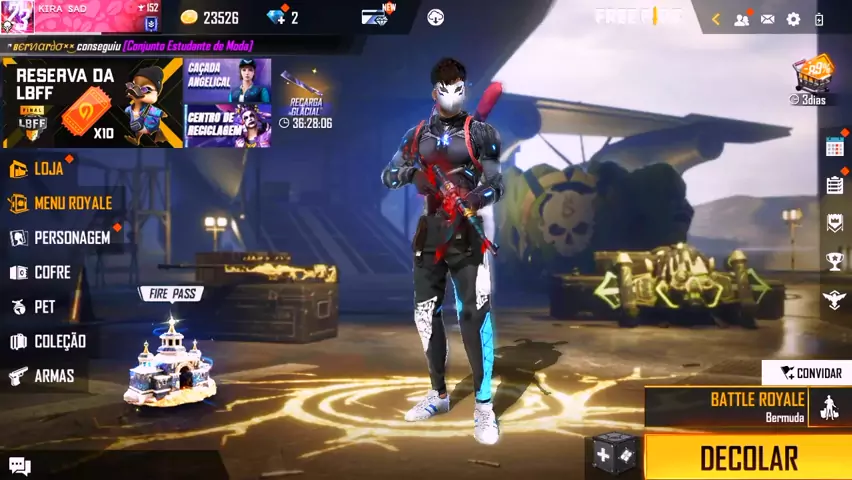Open the settings gear icon

[x=793, y=19]
